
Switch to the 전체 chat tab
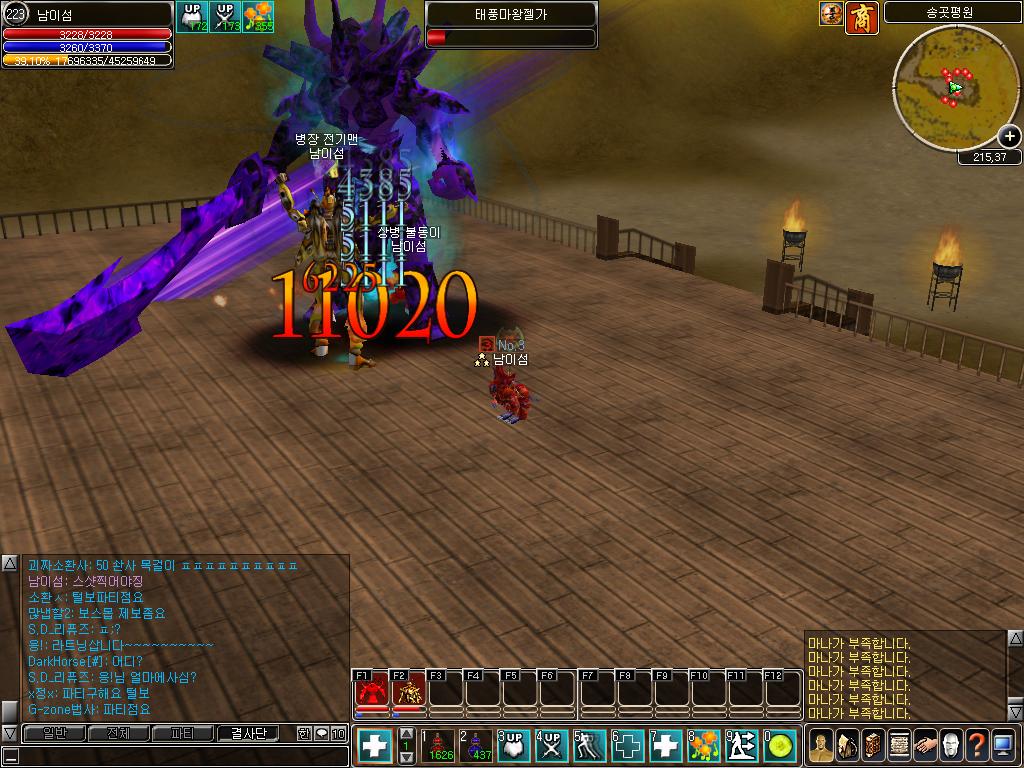(119, 734)
